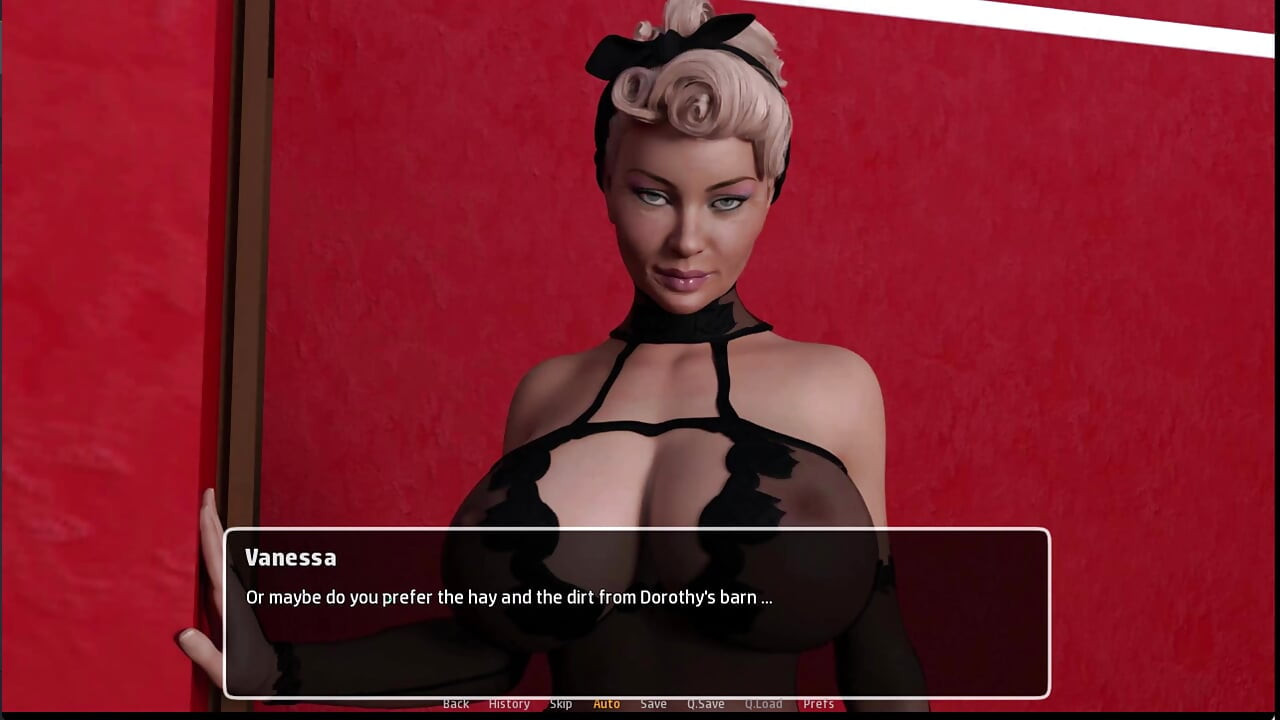Open the Save game menu
The height and width of the screenshot is (720, 1280).
653,704
